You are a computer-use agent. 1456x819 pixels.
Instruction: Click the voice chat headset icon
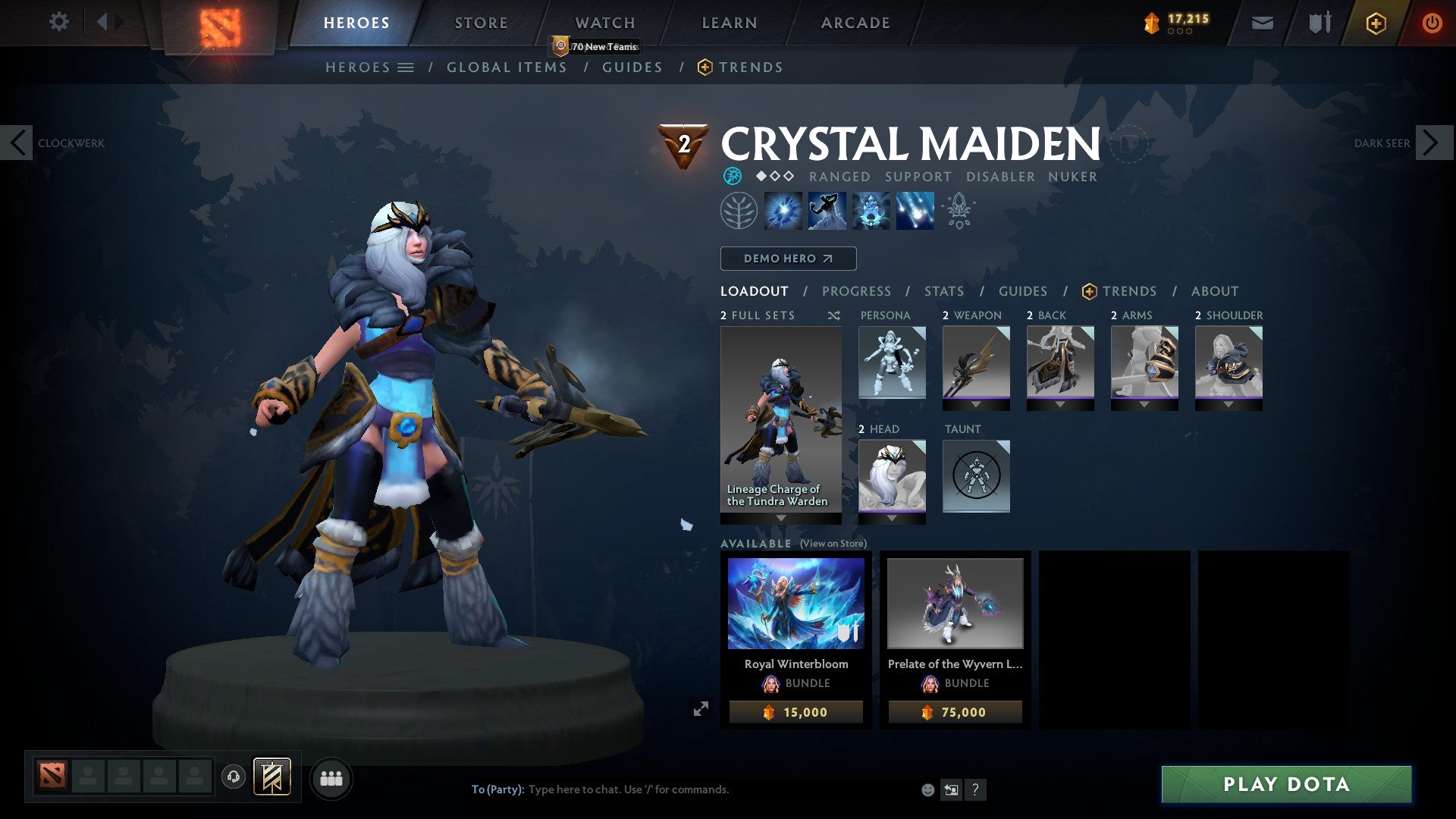click(x=234, y=777)
